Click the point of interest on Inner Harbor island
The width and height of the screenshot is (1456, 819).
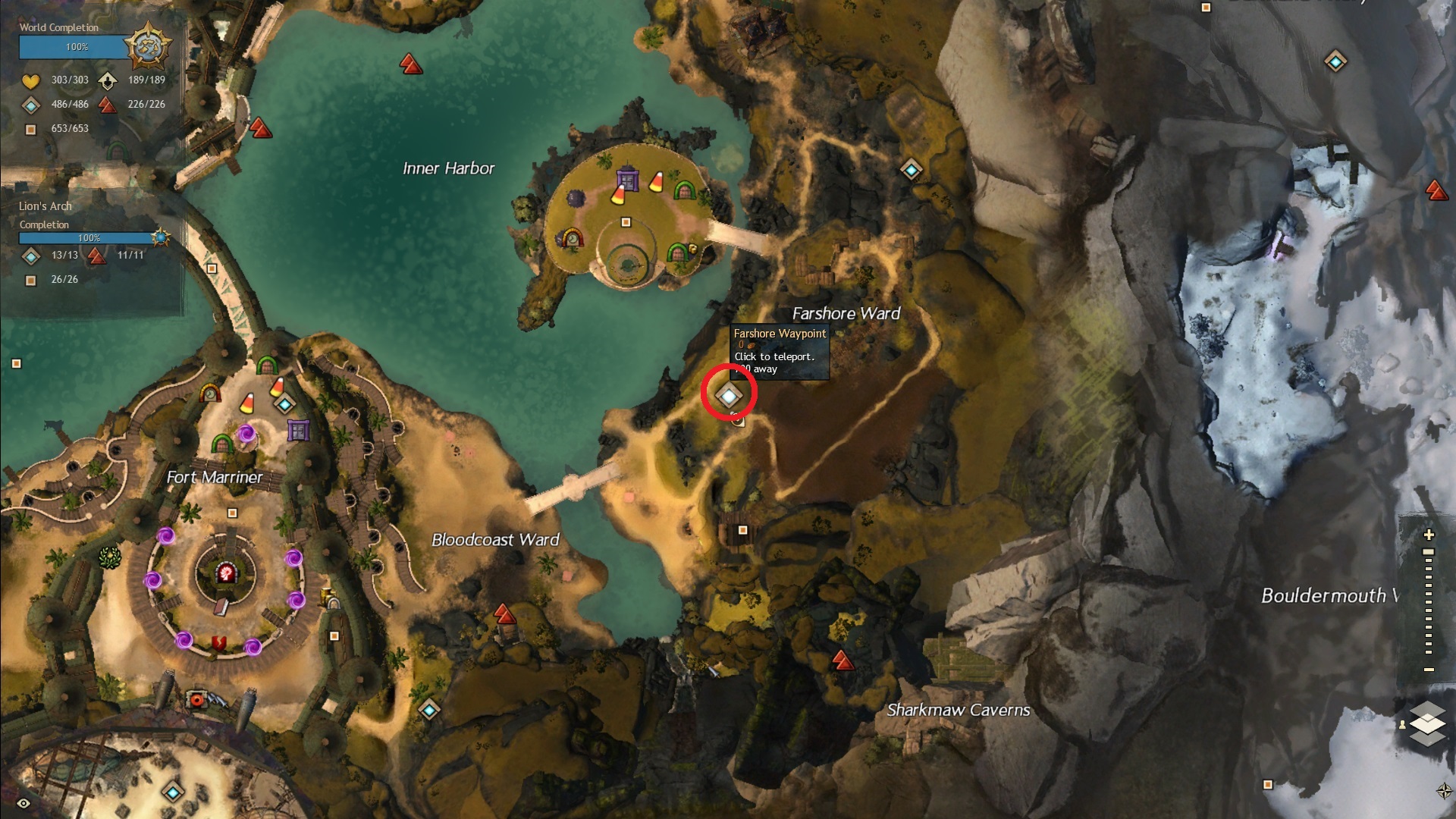(x=626, y=222)
